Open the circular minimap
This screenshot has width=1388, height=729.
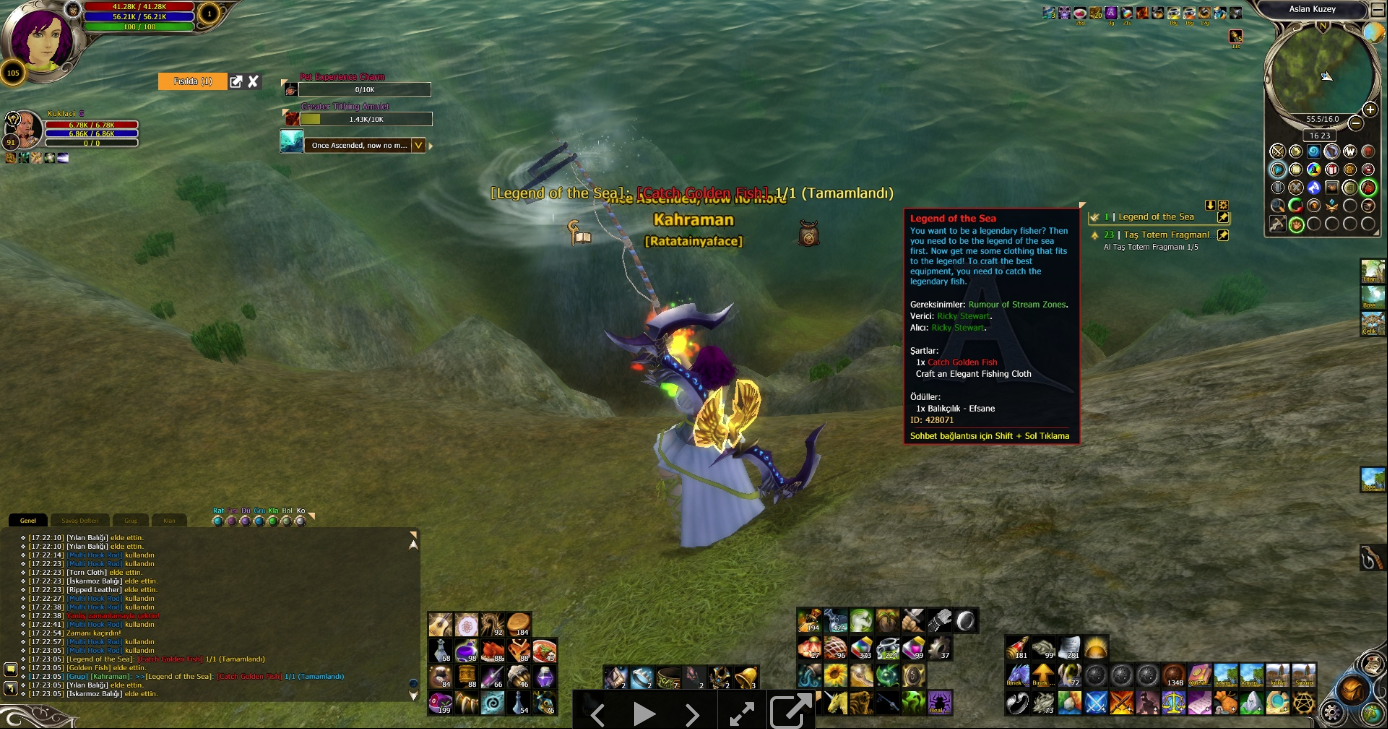pos(1319,73)
